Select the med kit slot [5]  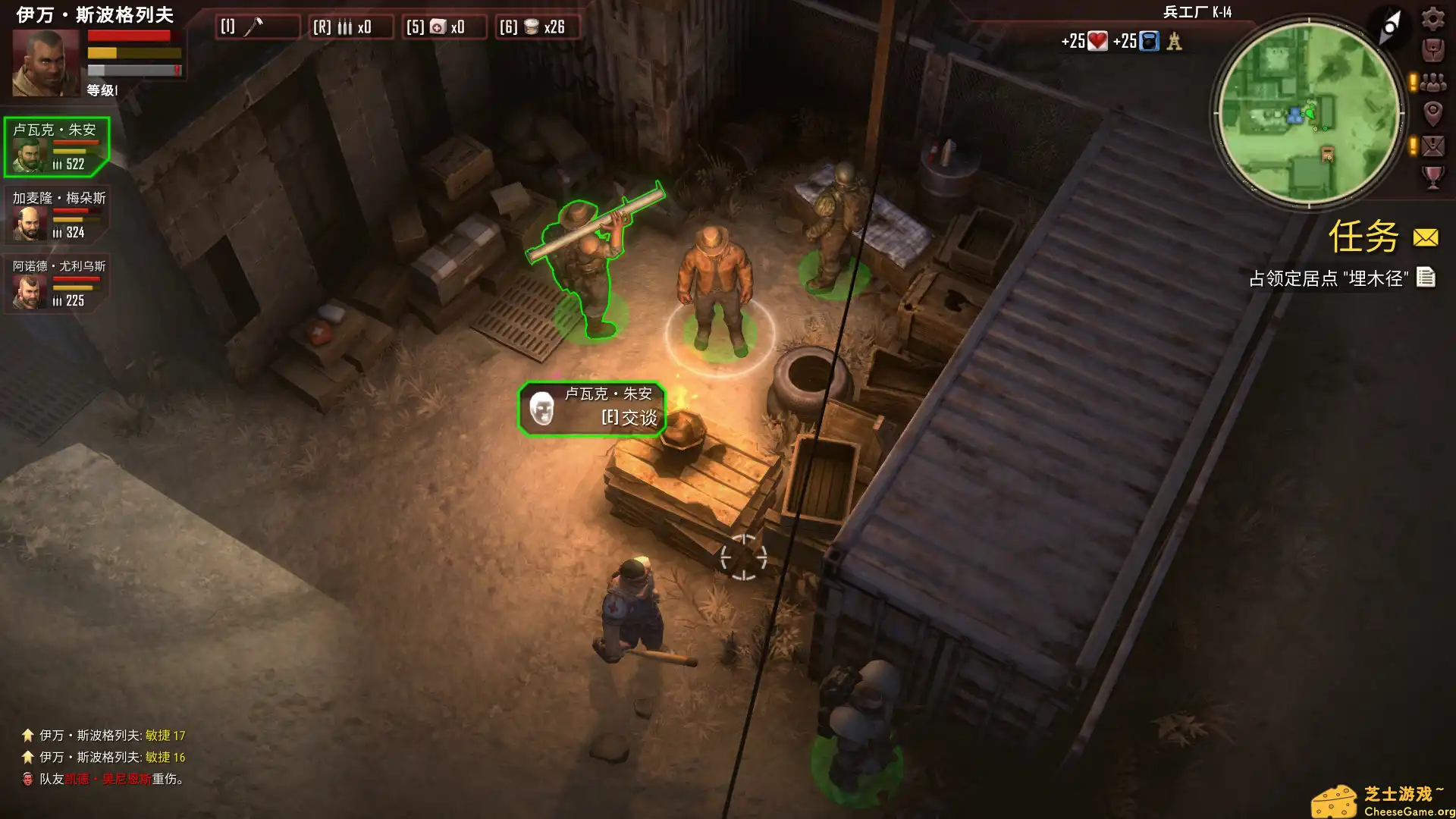coord(444,27)
